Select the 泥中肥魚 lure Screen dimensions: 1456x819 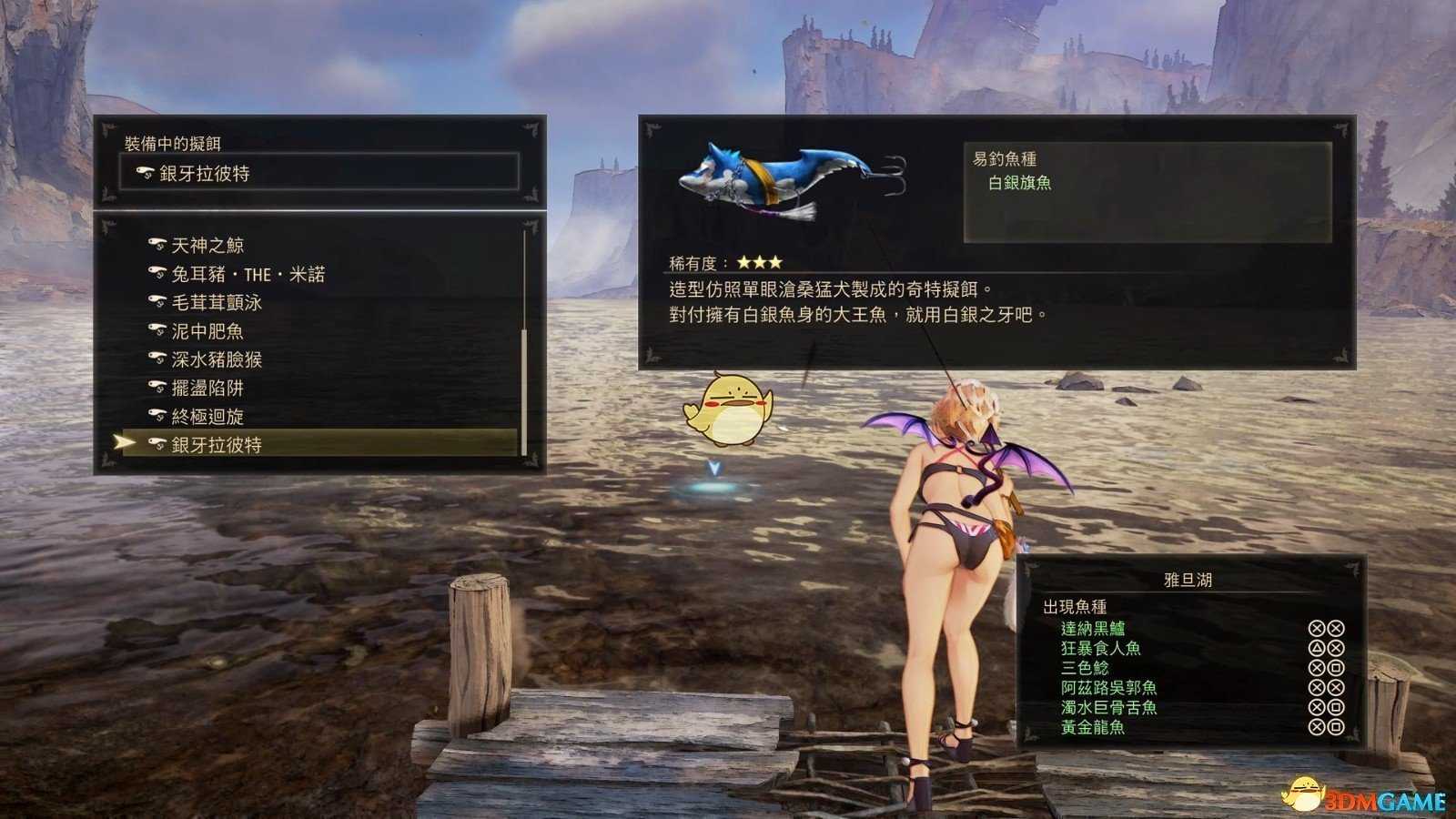pos(207,331)
